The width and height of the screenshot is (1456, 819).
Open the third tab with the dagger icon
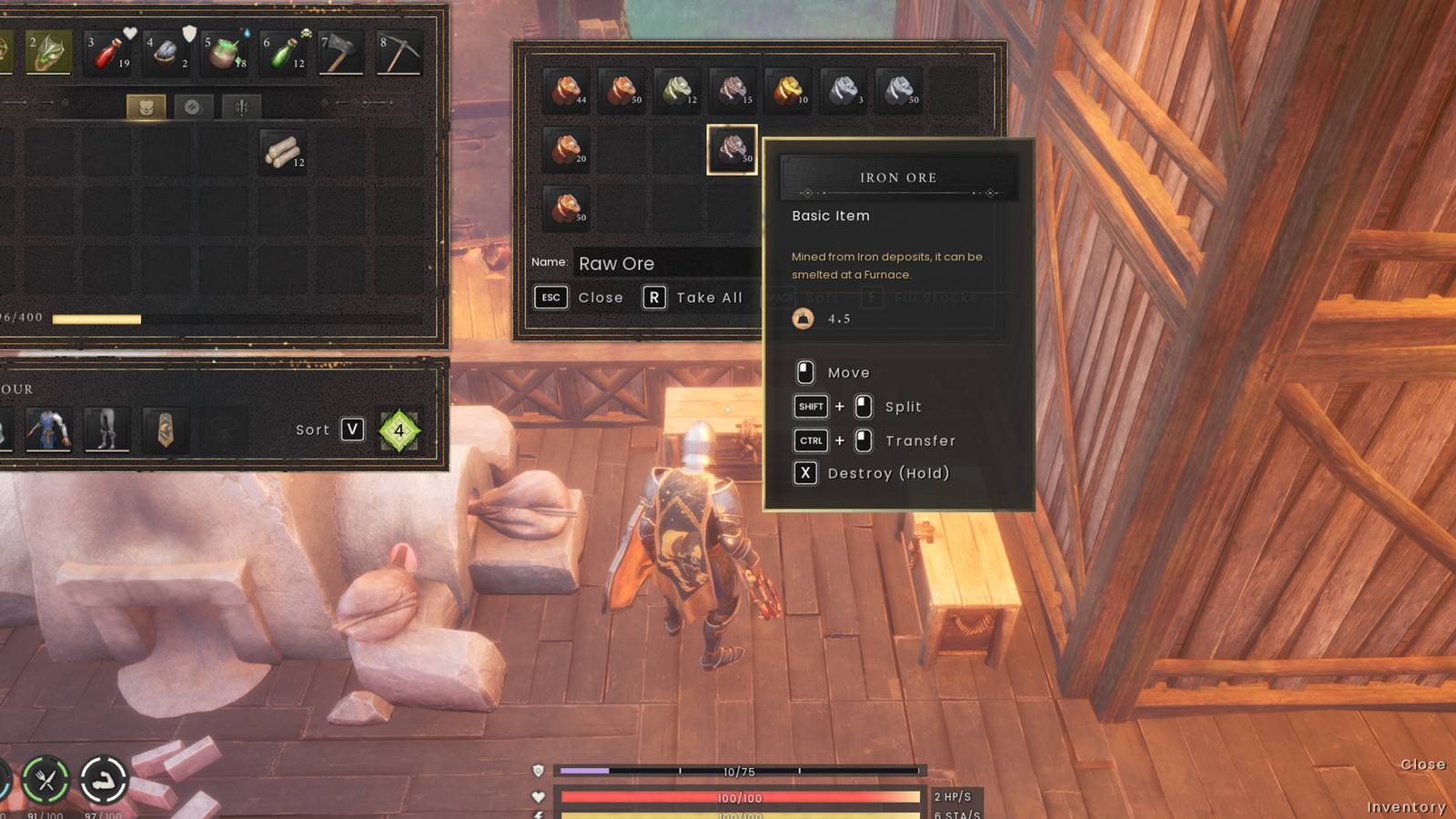(241, 107)
